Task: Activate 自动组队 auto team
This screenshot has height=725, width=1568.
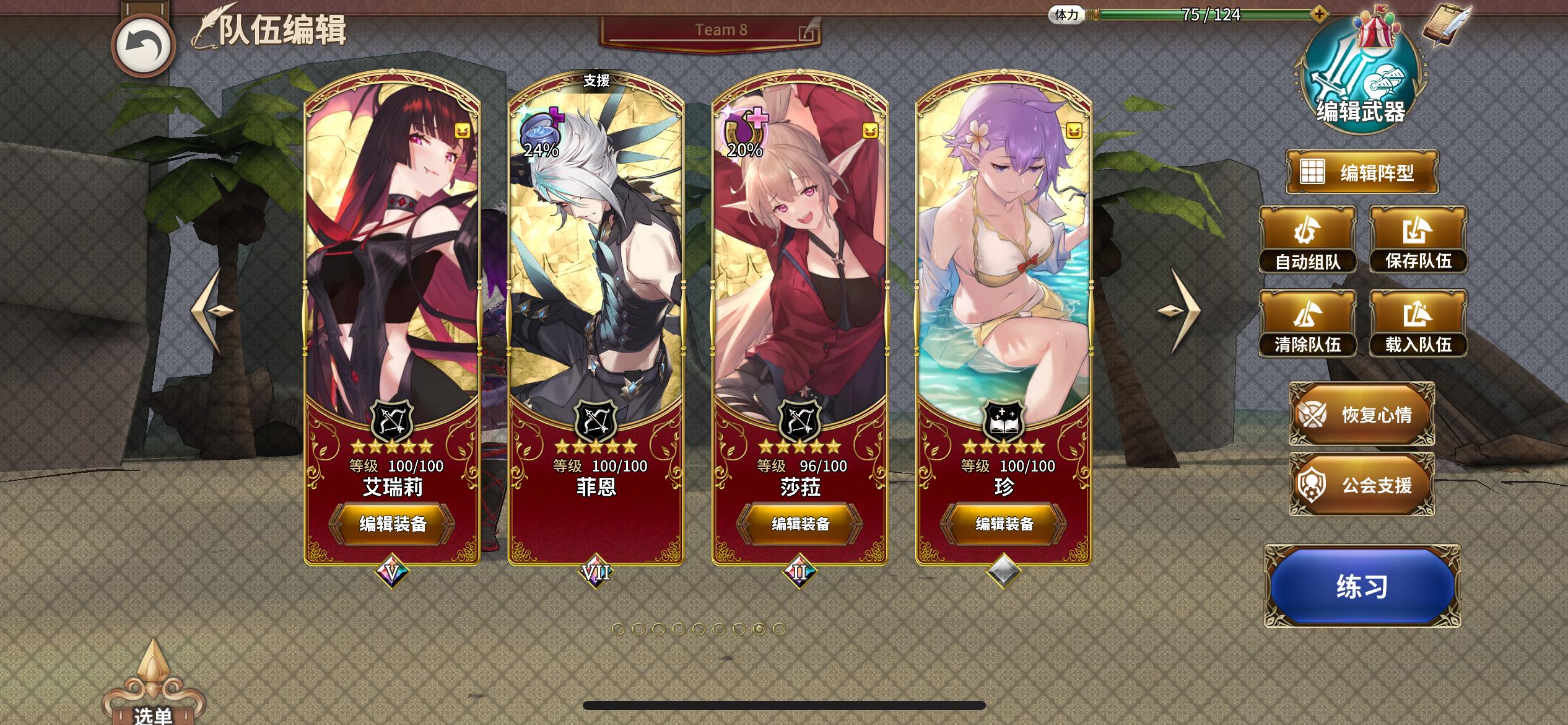Action: coord(1307,239)
